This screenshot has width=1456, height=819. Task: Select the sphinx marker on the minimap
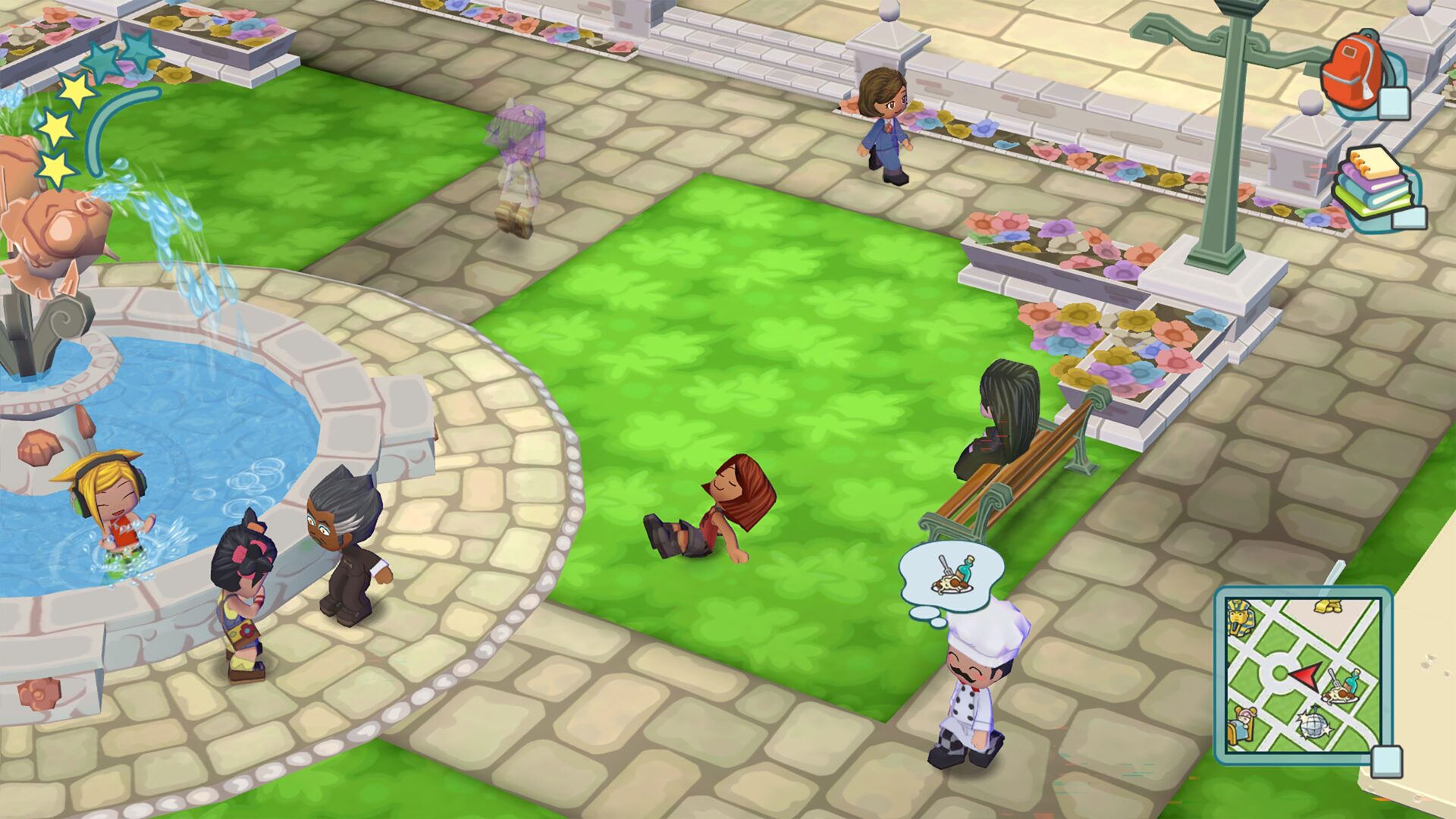[x=1241, y=617]
